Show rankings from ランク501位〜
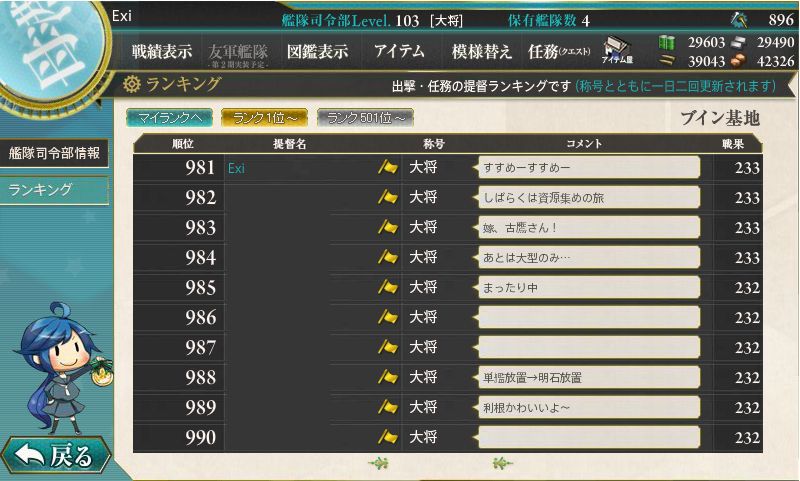The width and height of the screenshot is (800, 481). 365,118
